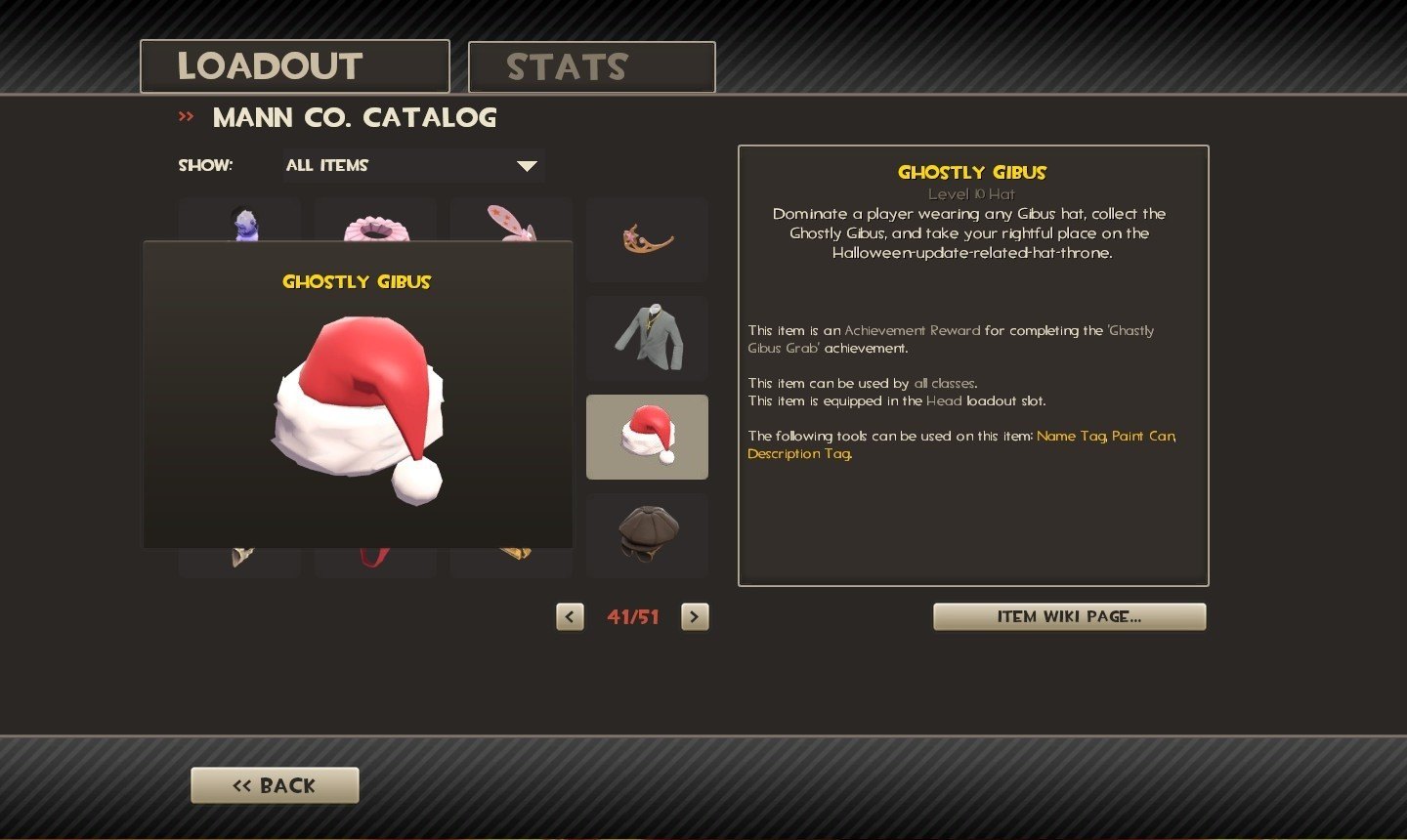Click the Description Tag tool link
Screen dimensions: 1407x840
click(798, 454)
